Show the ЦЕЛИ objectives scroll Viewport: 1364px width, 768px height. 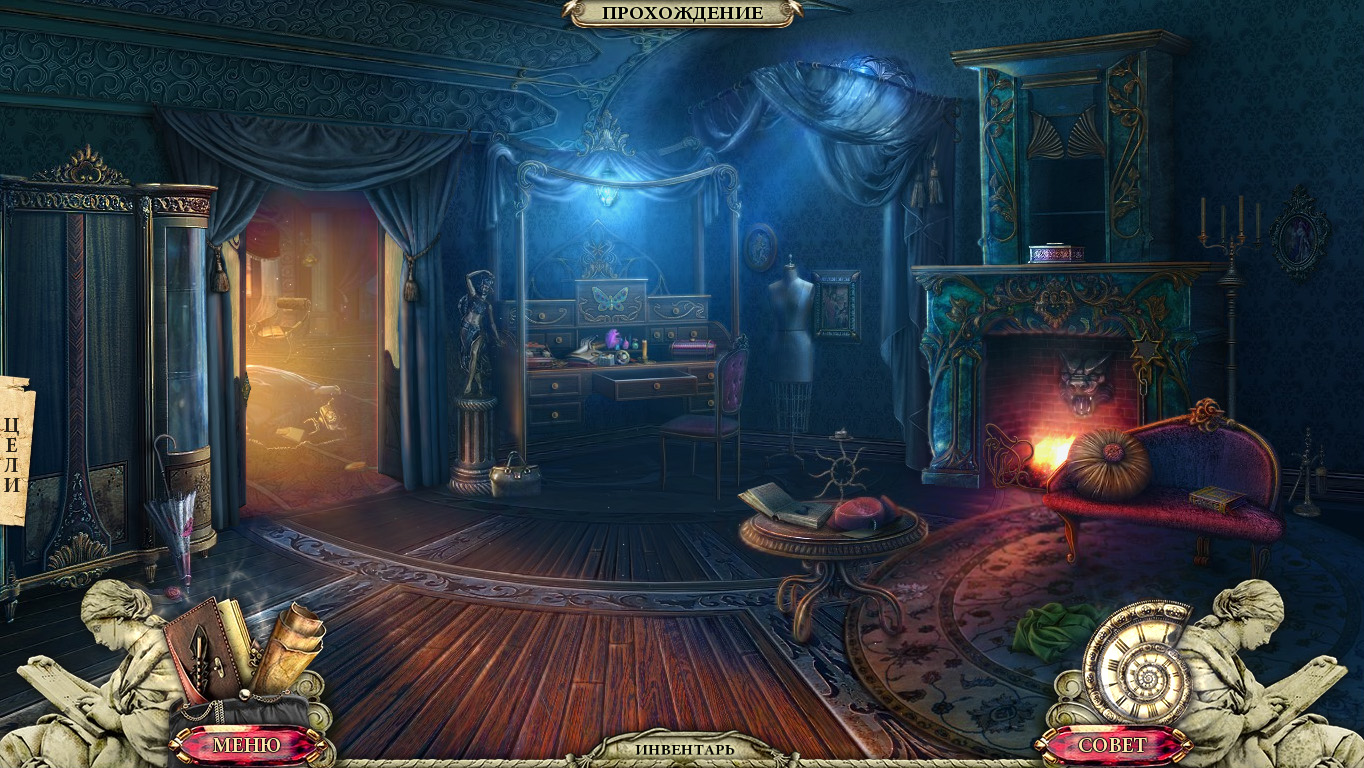pos(15,450)
